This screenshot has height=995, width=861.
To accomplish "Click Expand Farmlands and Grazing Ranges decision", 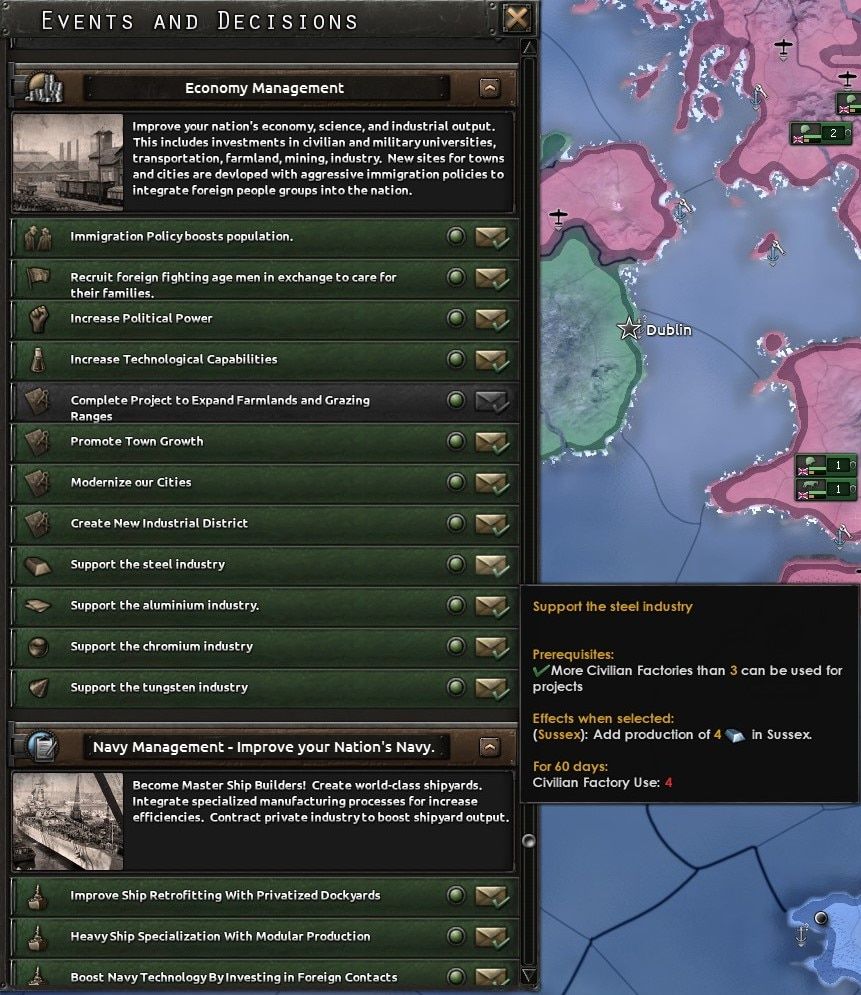I will pyautogui.click(x=491, y=401).
